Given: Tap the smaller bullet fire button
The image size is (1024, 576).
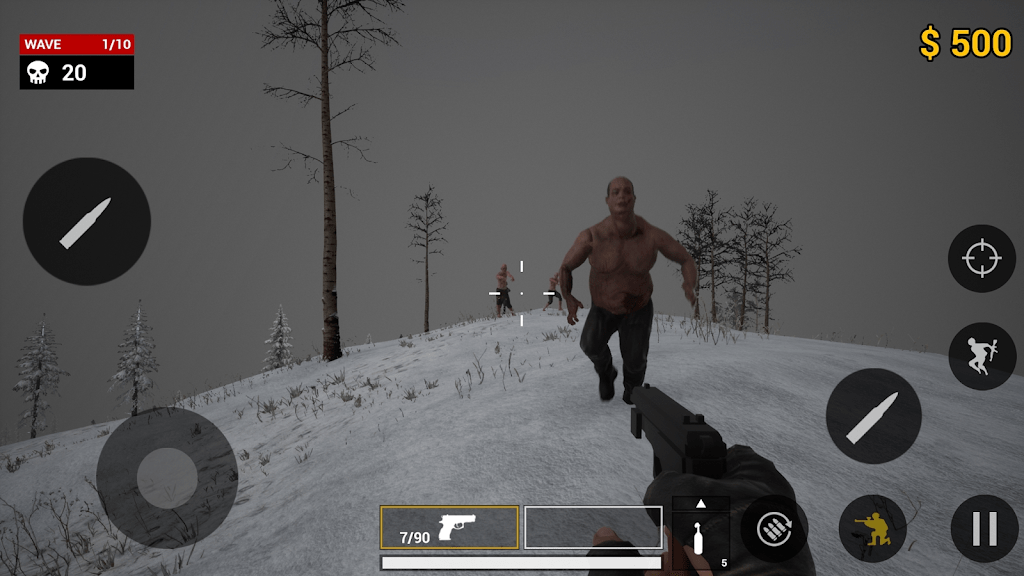Looking at the screenshot, I should click(873, 416).
